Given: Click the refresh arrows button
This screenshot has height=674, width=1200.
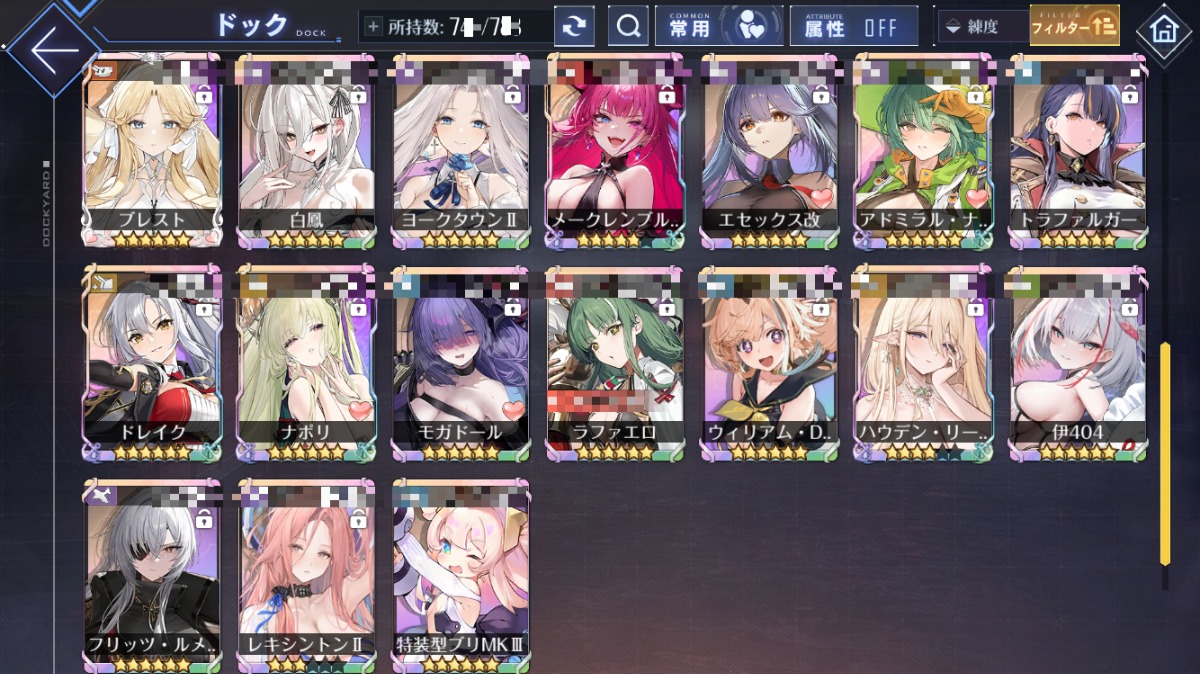Looking at the screenshot, I should tap(574, 27).
